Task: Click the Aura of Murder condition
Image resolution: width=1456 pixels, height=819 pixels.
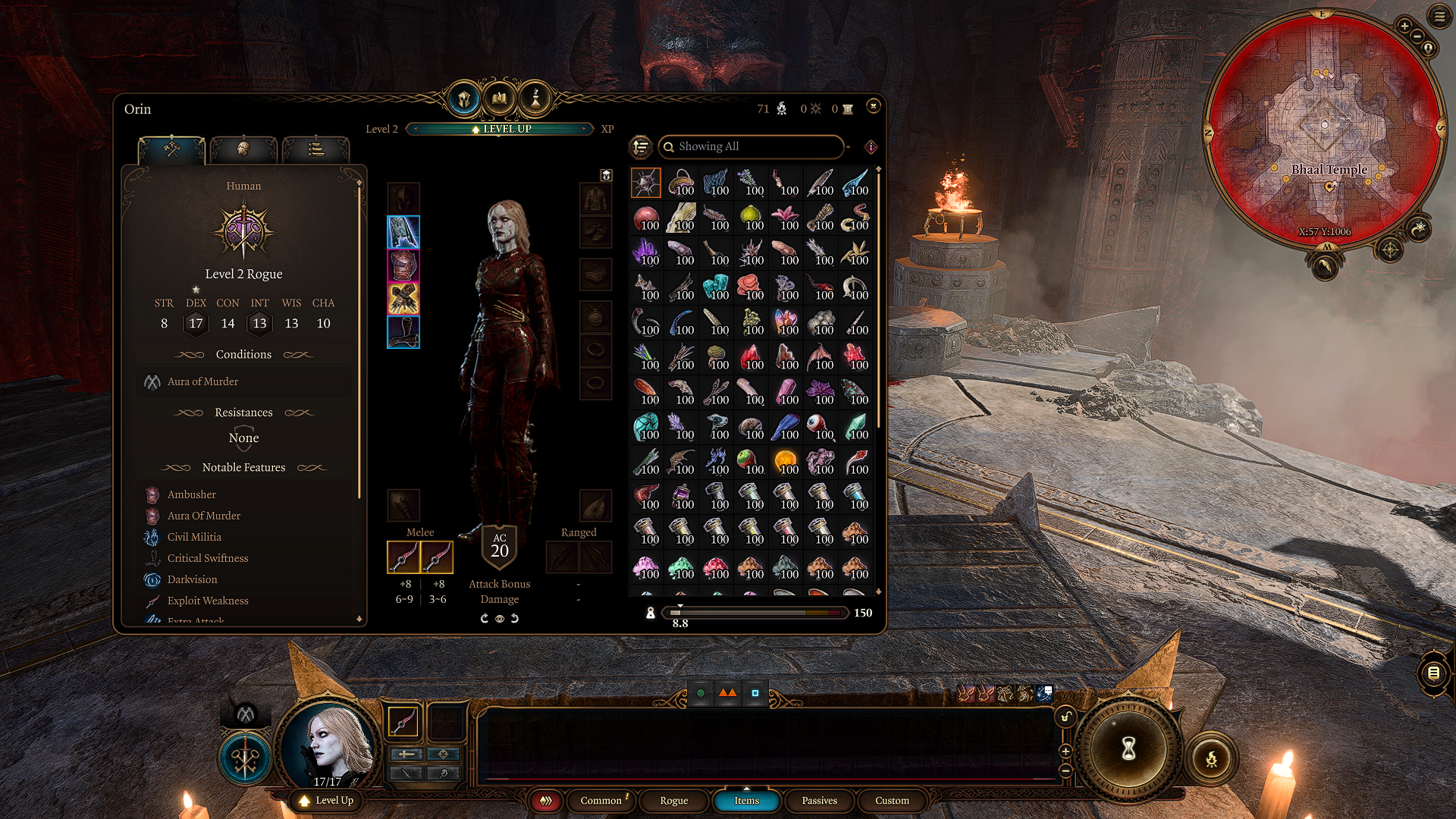Action: click(x=202, y=381)
